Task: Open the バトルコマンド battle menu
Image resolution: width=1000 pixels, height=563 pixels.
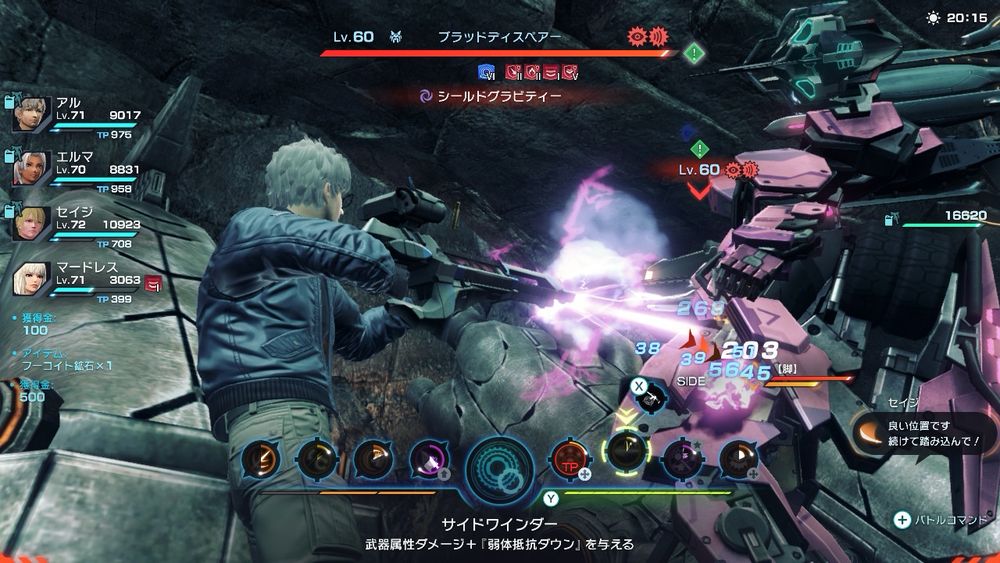Action: click(940, 520)
